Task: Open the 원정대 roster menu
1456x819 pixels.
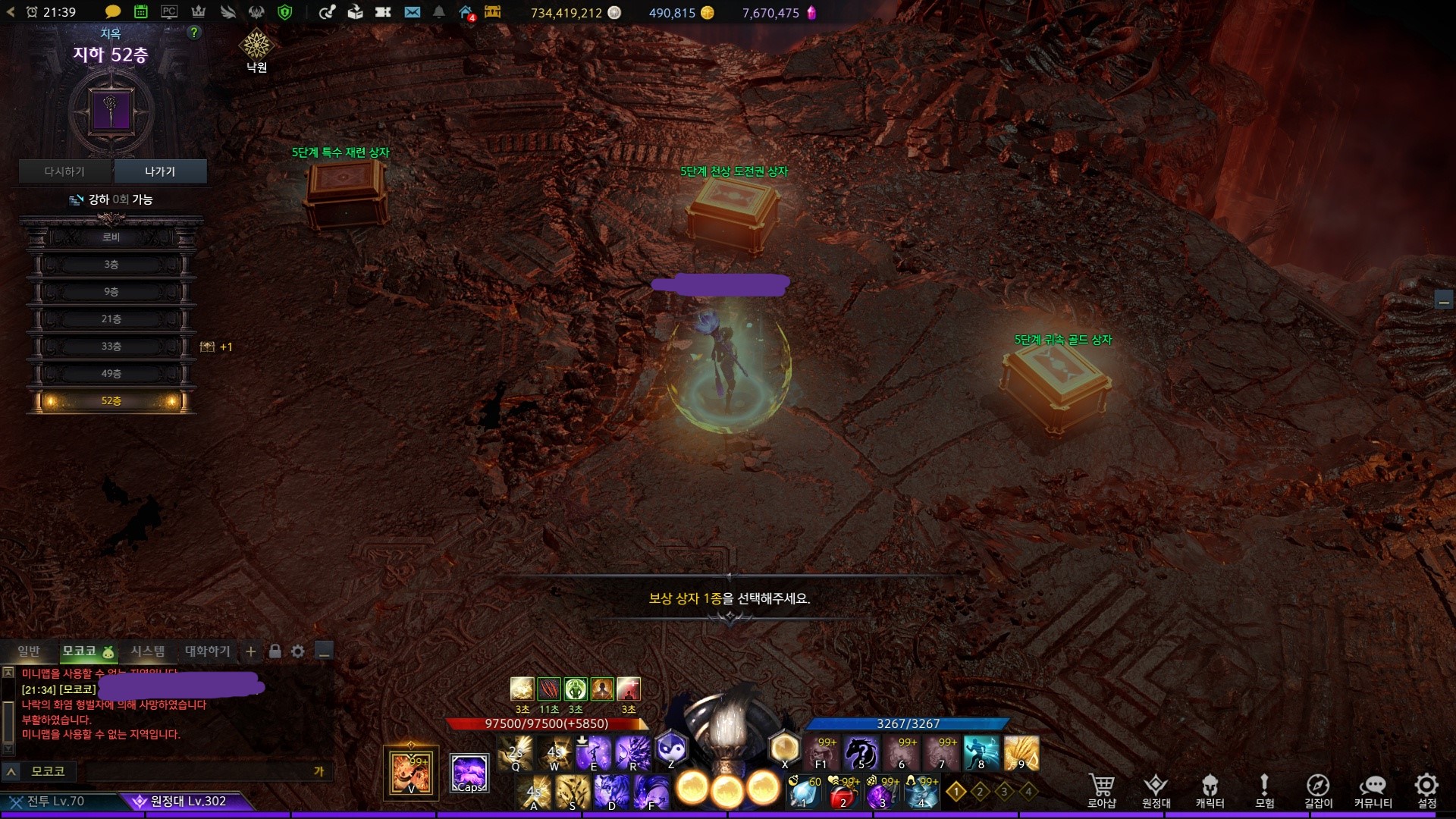Action: (1156, 790)
